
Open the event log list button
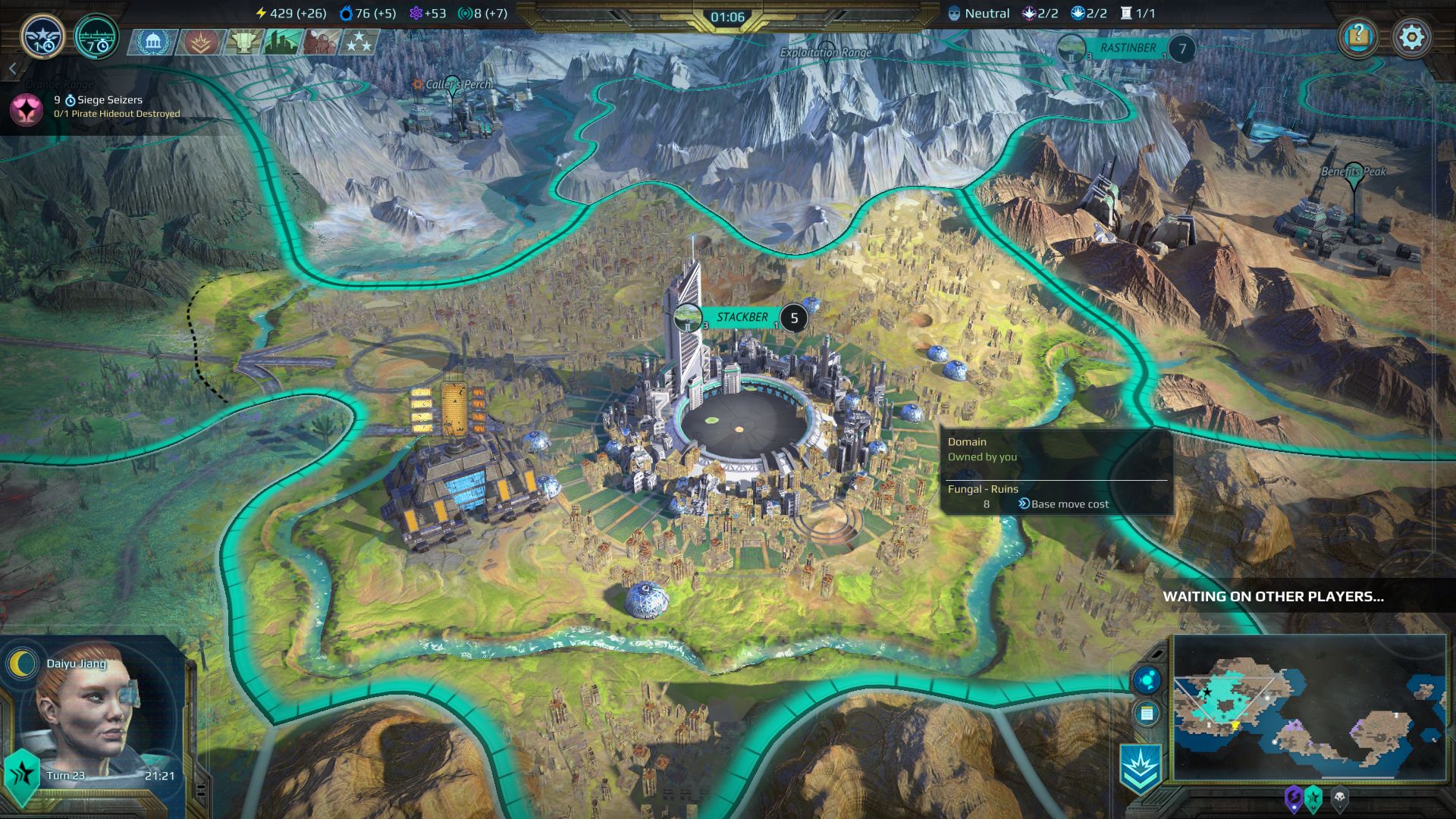pos(1147,714)
